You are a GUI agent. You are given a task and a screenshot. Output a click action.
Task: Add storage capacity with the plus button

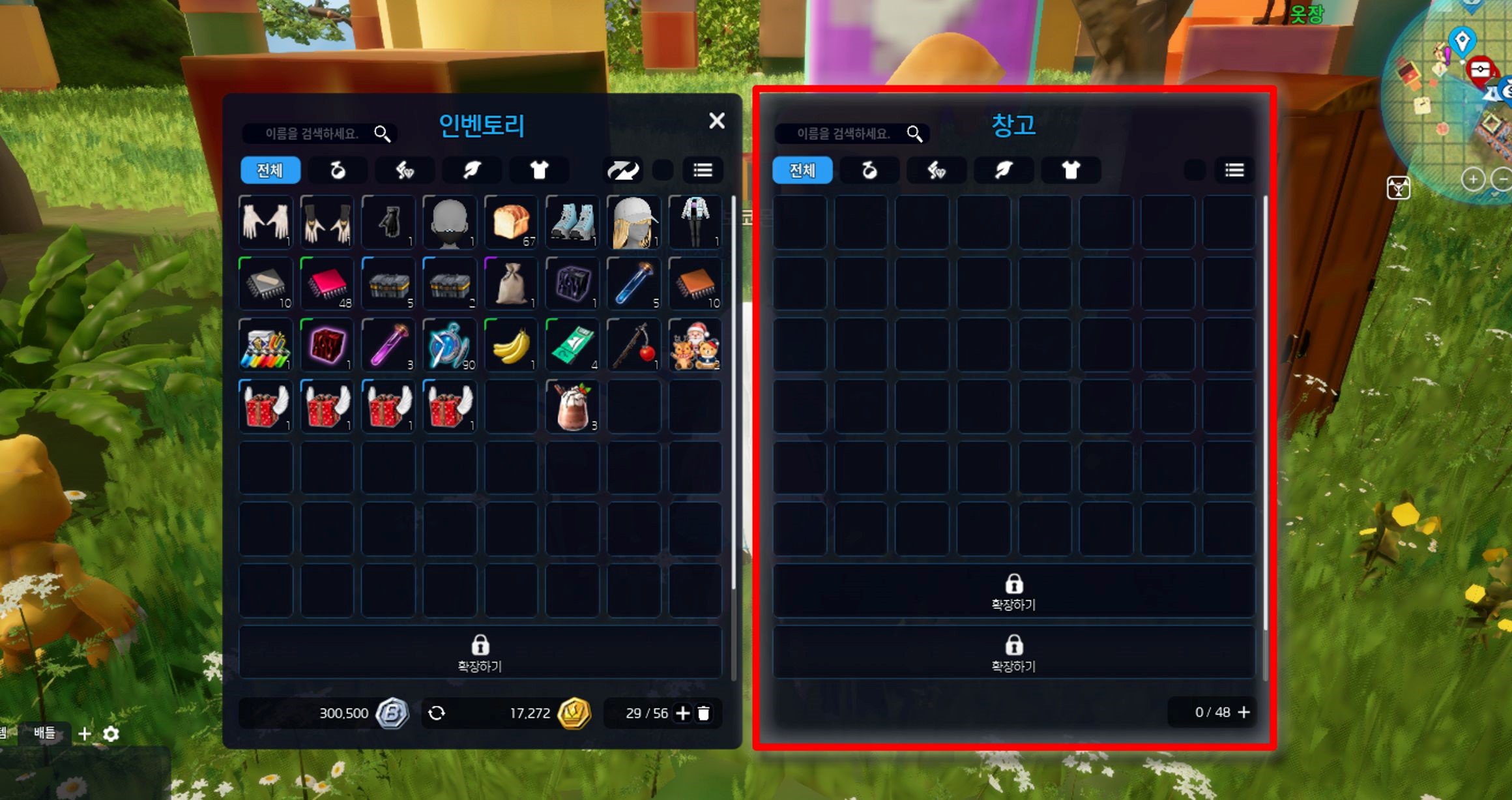coord(1244,712)
